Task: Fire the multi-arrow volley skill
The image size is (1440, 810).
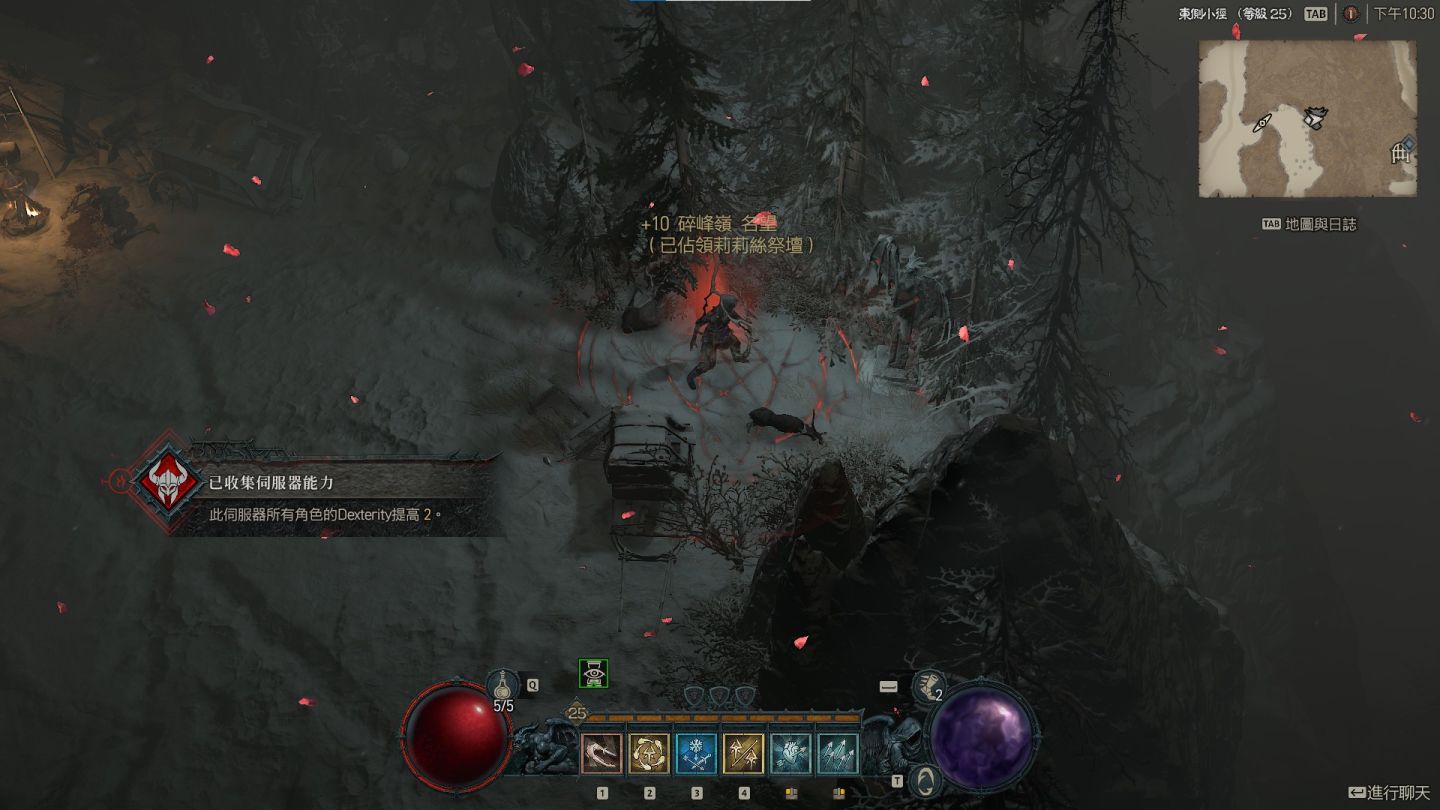Action: tap(837, 755)
